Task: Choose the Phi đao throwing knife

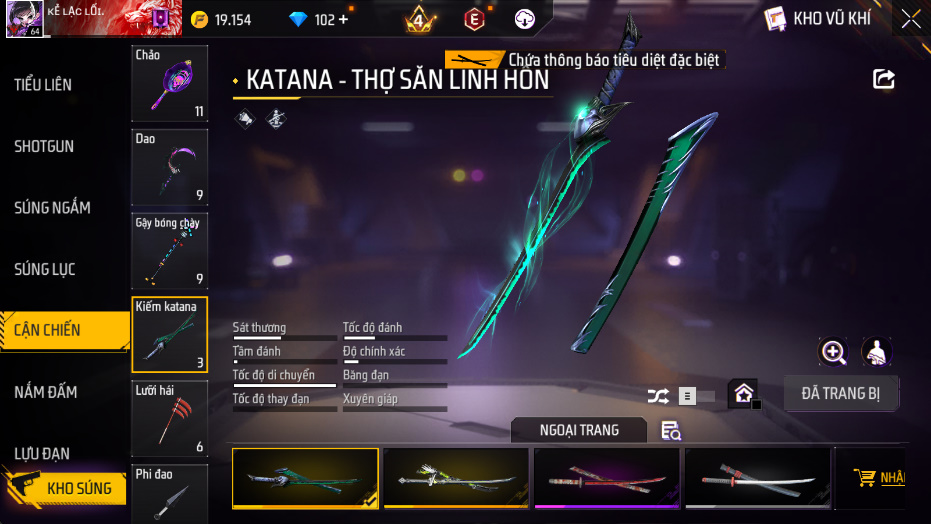Action: pyautogui.click(x=169, y=493)
